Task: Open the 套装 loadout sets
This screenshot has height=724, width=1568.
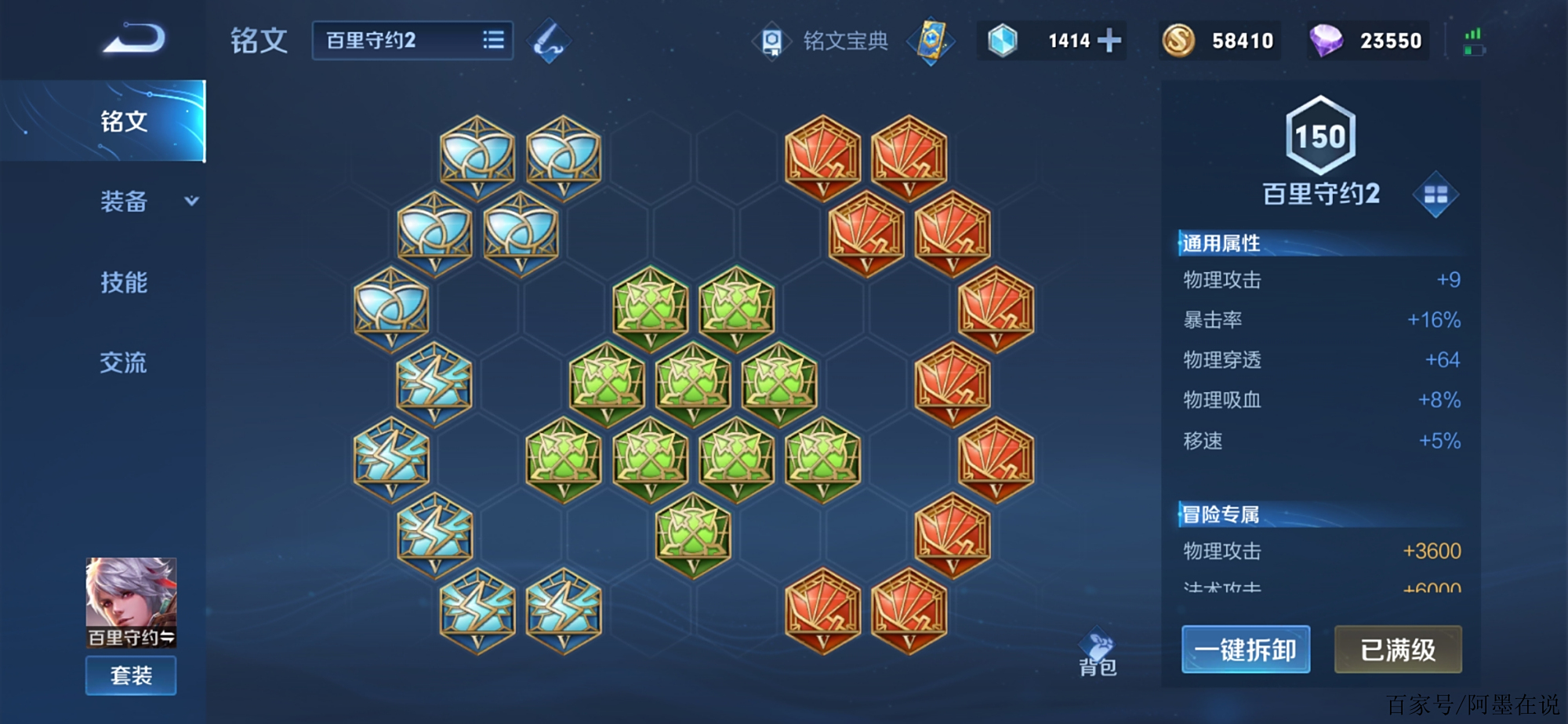Action: pos(131,675)
